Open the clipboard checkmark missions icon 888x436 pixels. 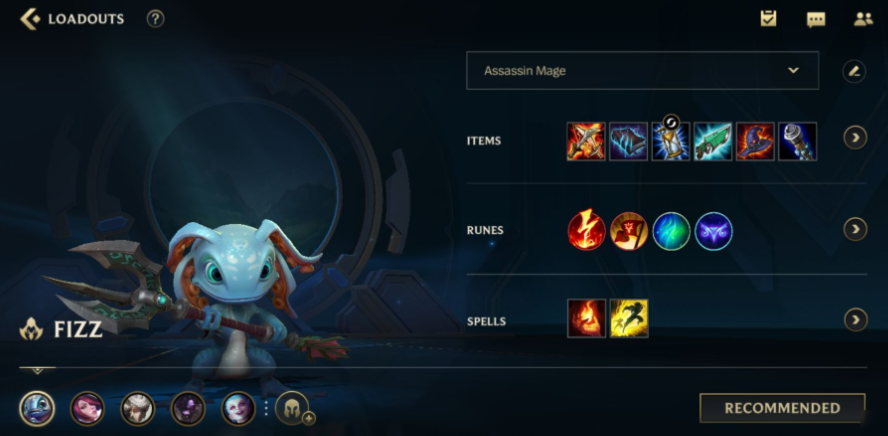tap(768, 19)
